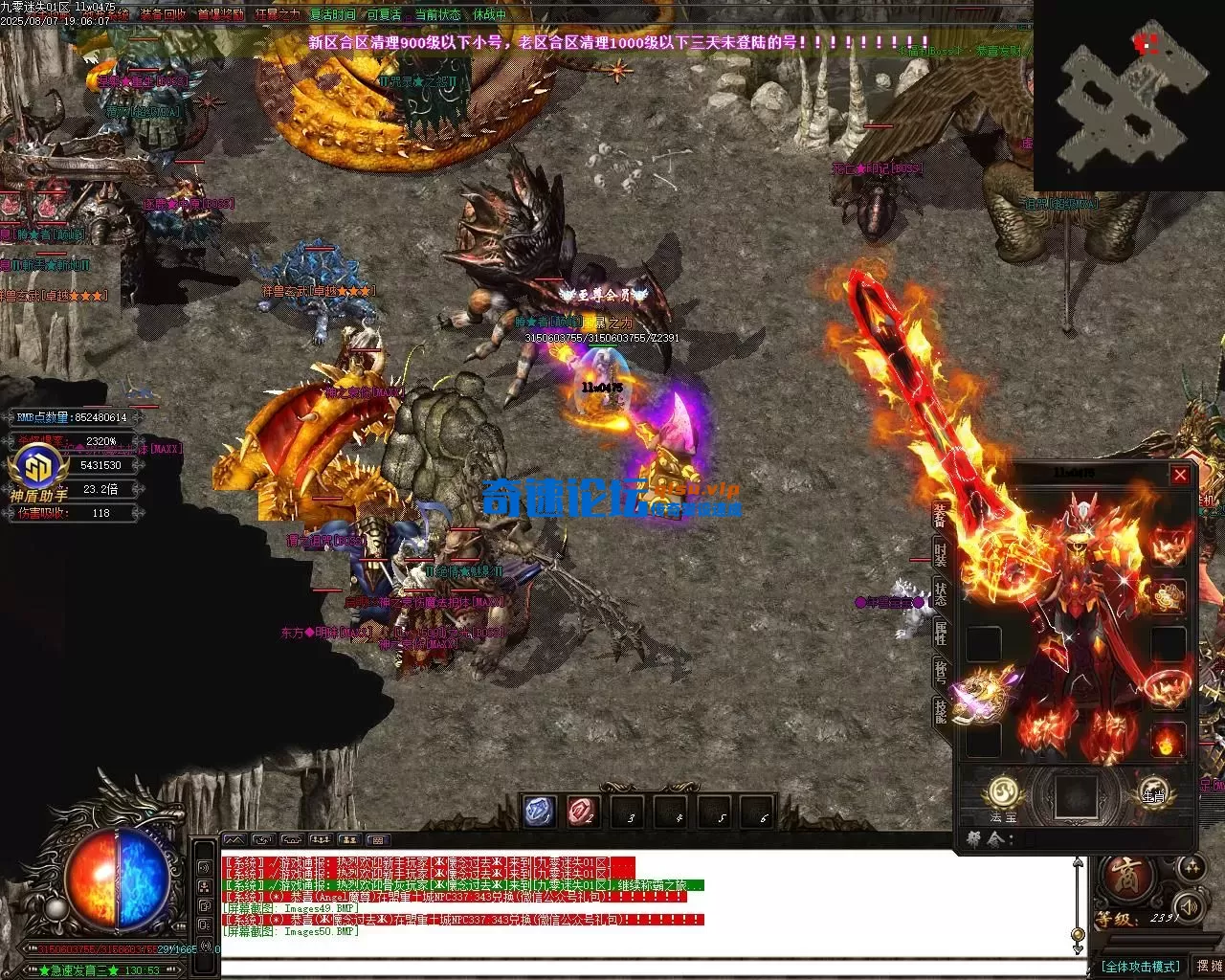Screen dimensions: 1225x980
Task: Open the 状态 (status) tab
Action: (940, 593)
